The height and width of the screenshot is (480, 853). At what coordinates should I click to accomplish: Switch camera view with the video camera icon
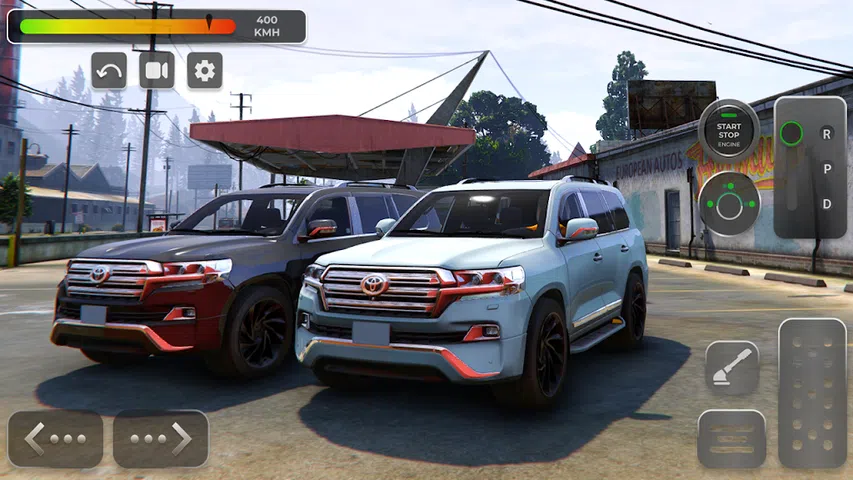[157, 70]
